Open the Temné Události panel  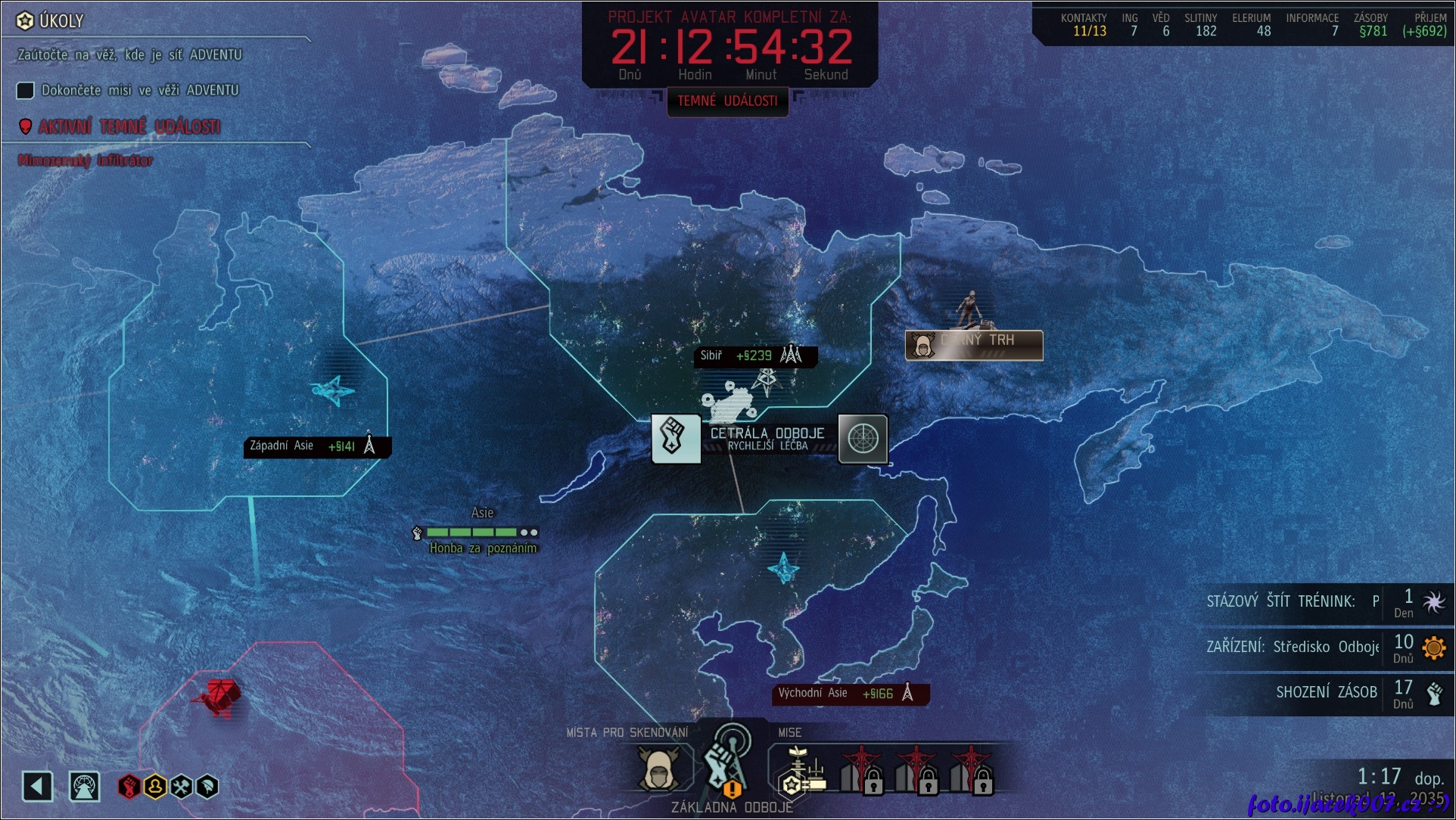[x=727, y=101]
